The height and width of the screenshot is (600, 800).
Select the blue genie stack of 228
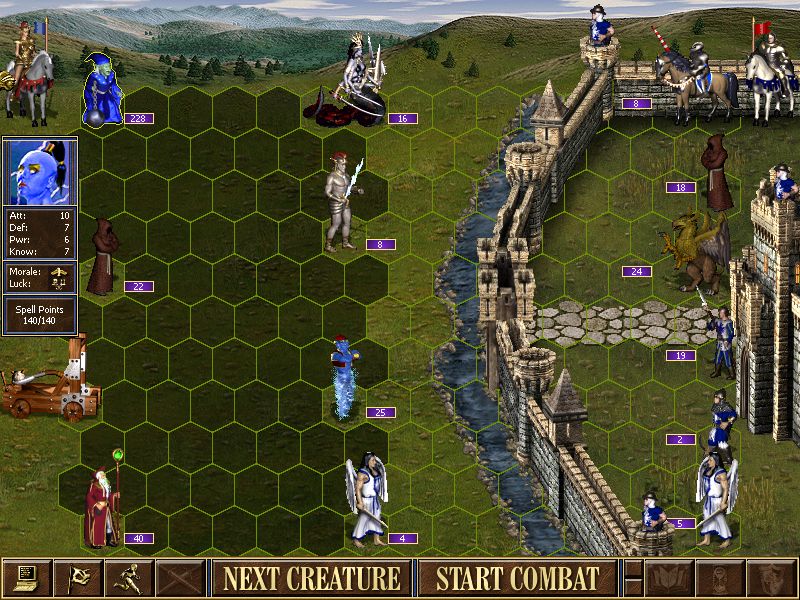102,92
